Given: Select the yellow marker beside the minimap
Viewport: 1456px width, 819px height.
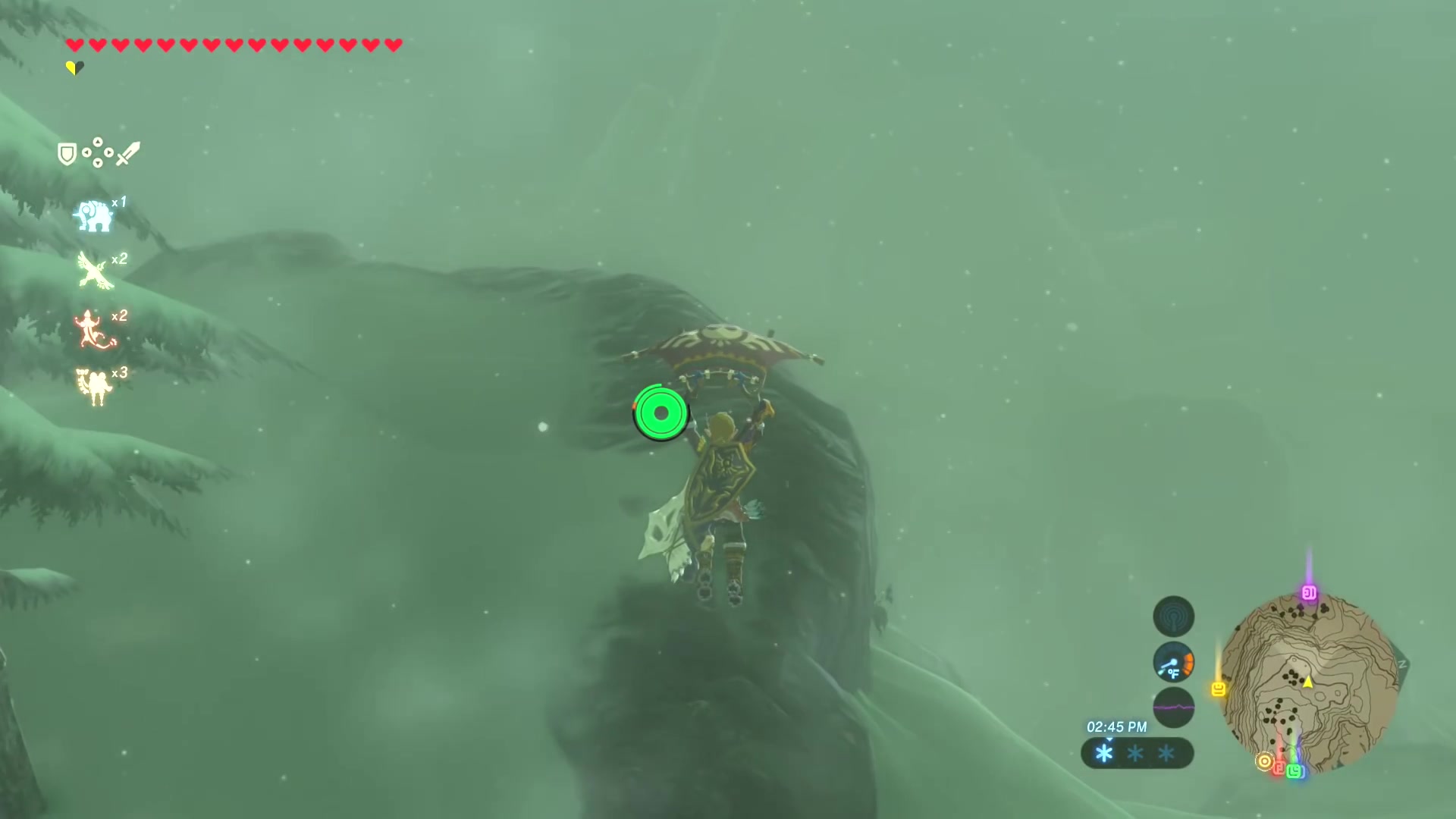Looking at the screenshot, I should point(1219,689).
